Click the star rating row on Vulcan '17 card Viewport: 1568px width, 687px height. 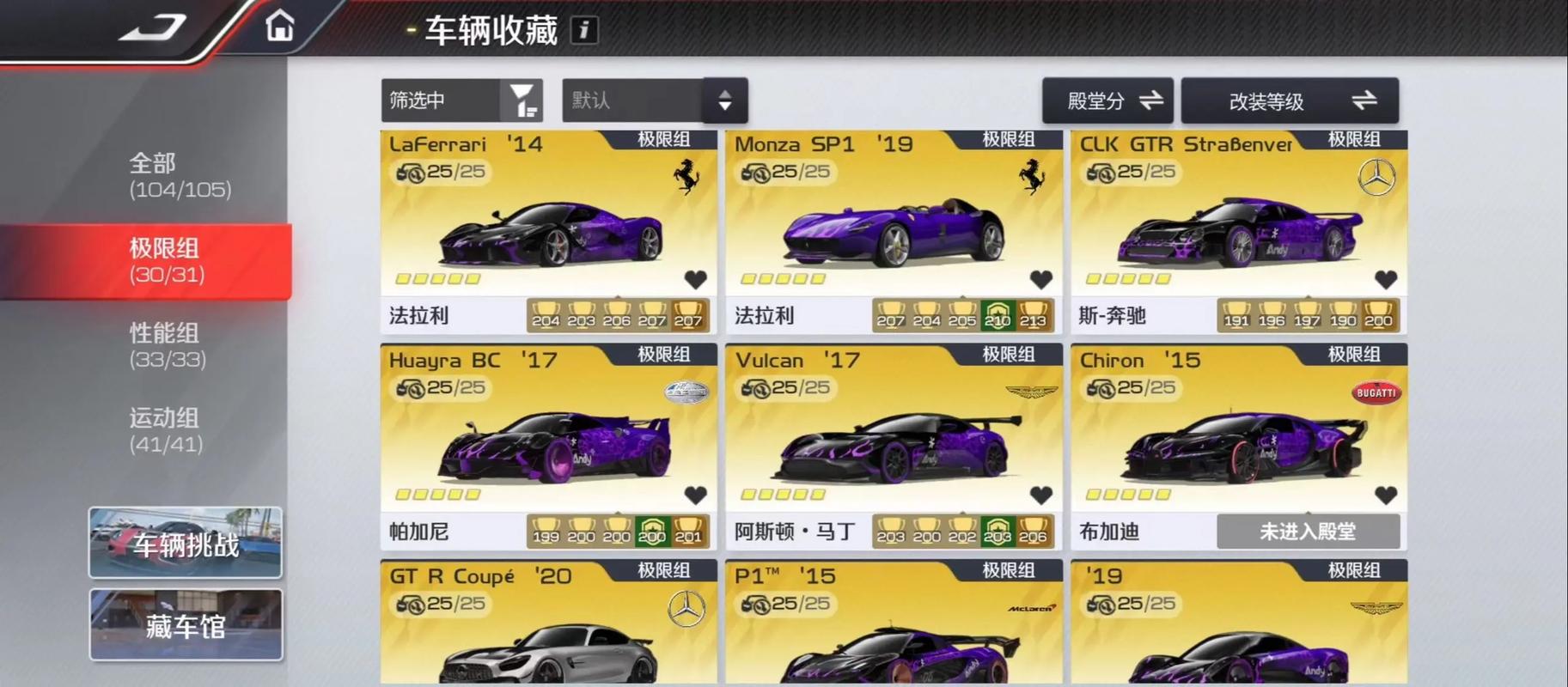click(x=782, y=495)
